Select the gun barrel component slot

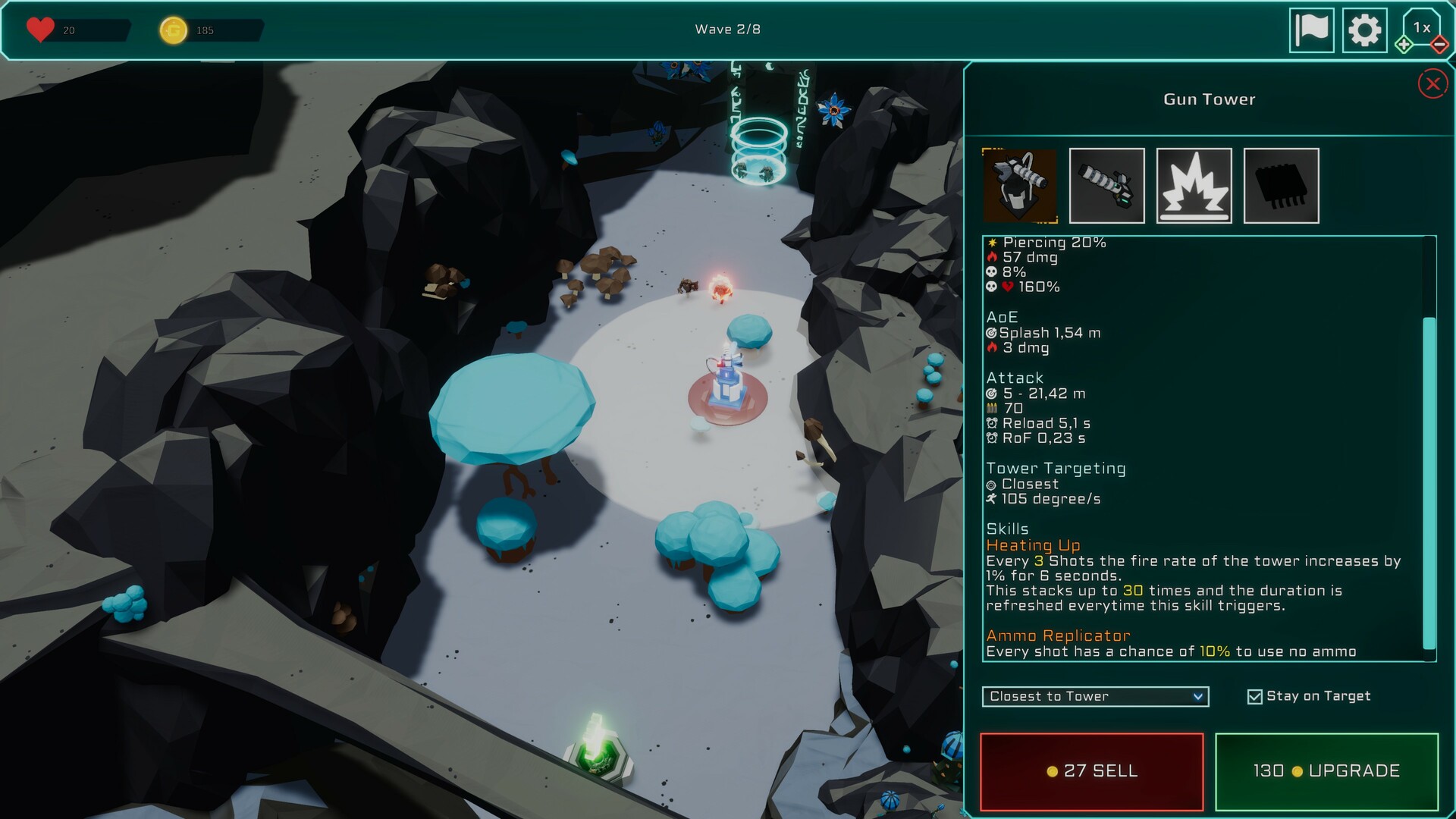pos(1106,186)
